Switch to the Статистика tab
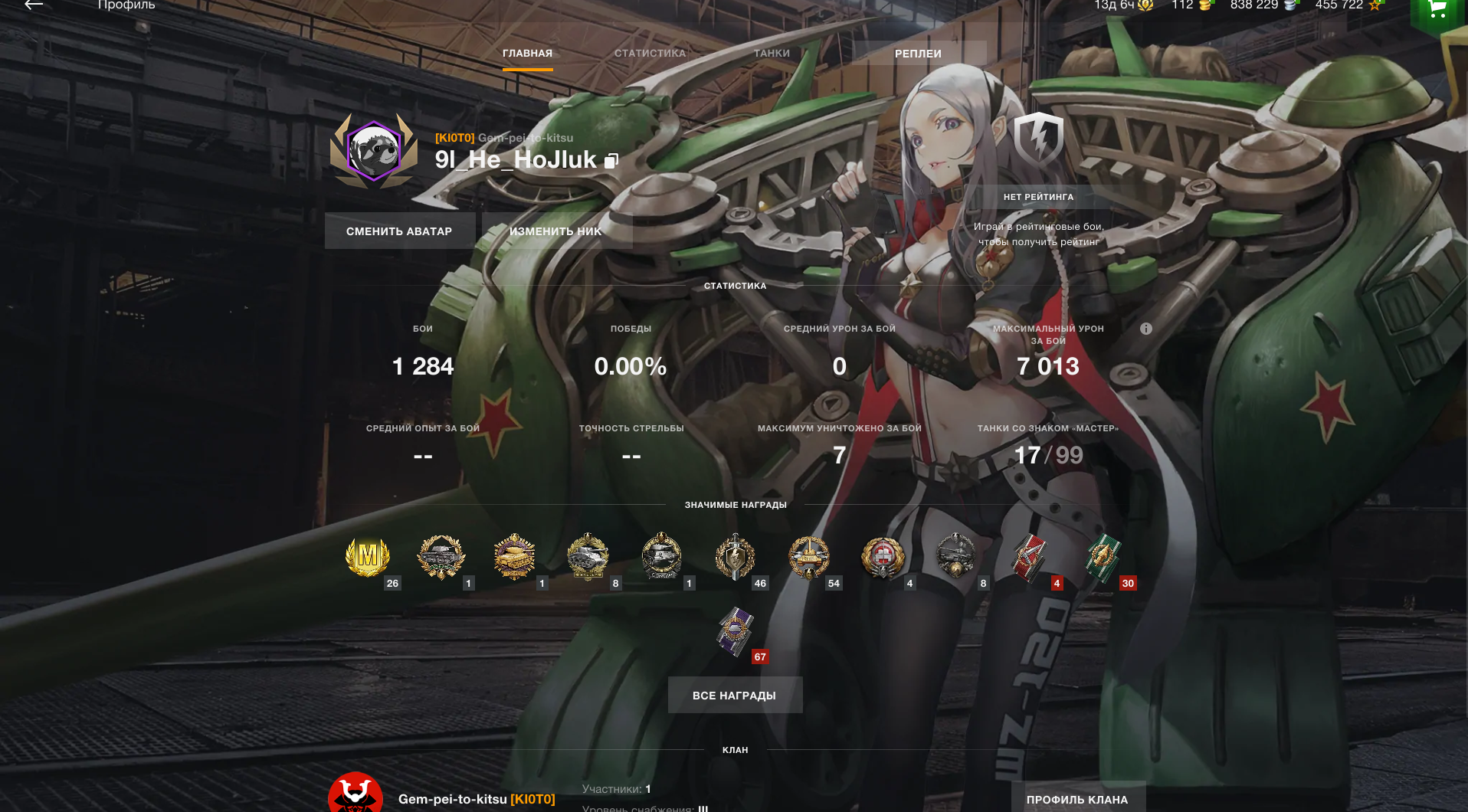This screenshot has width=1468, height=812. [650, 54]
